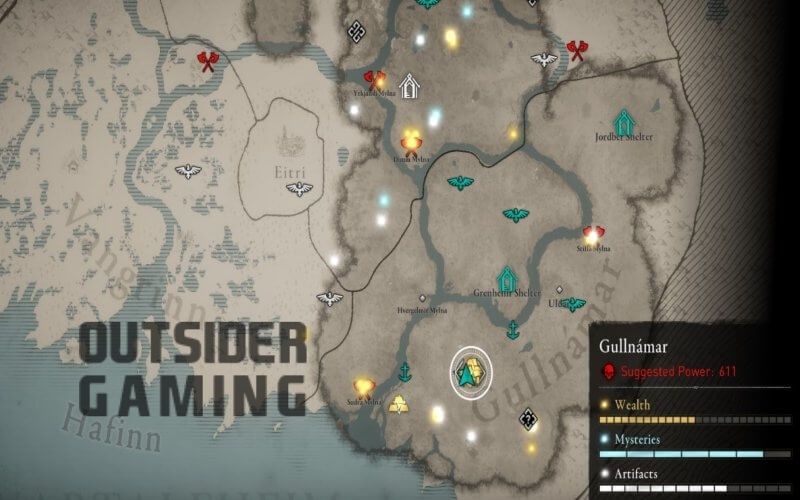800x500 pixels.
Task: Select the knot symbol marker
Action: (356, 33)
